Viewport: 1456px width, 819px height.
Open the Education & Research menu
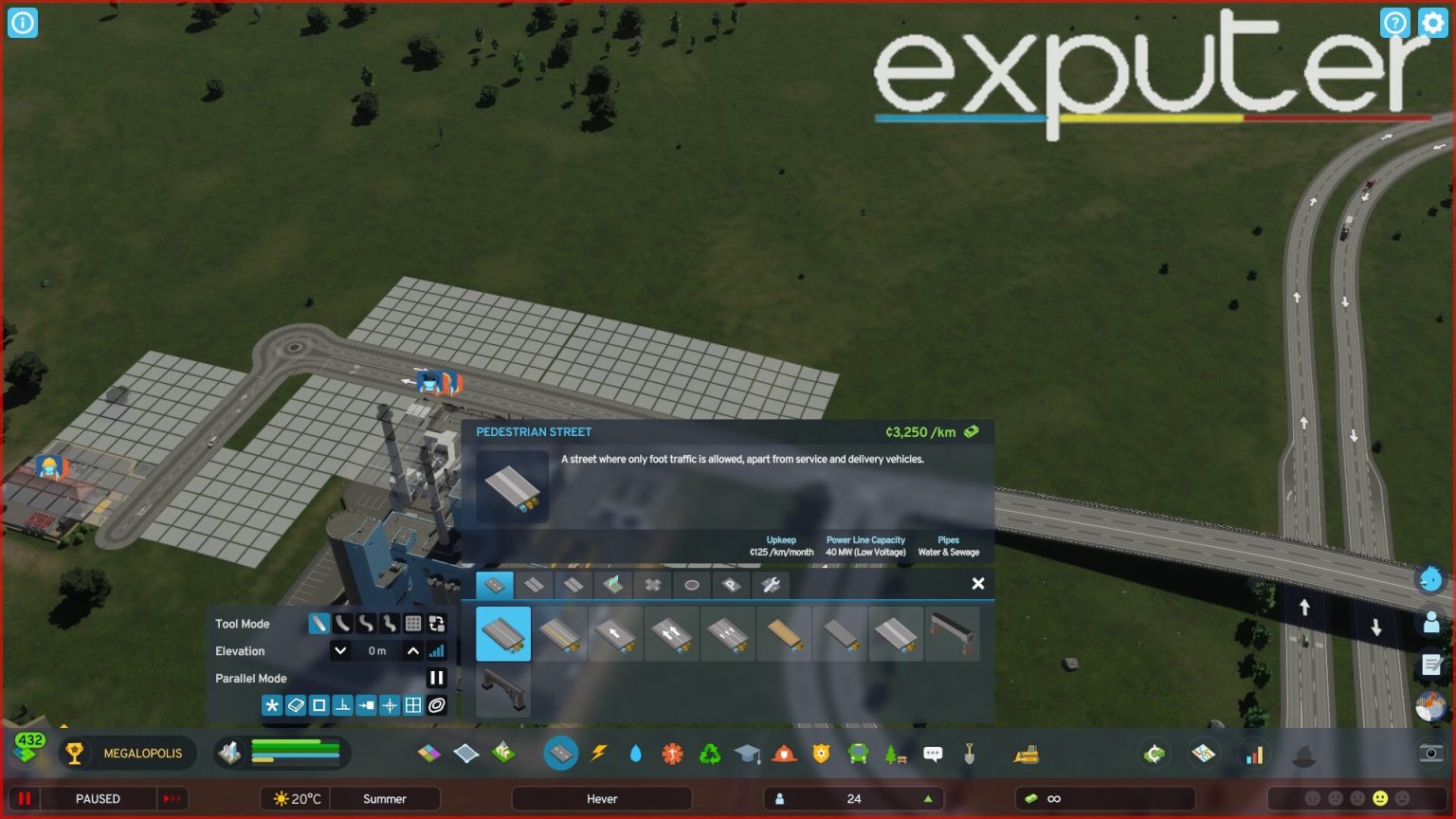coord(748,754)
